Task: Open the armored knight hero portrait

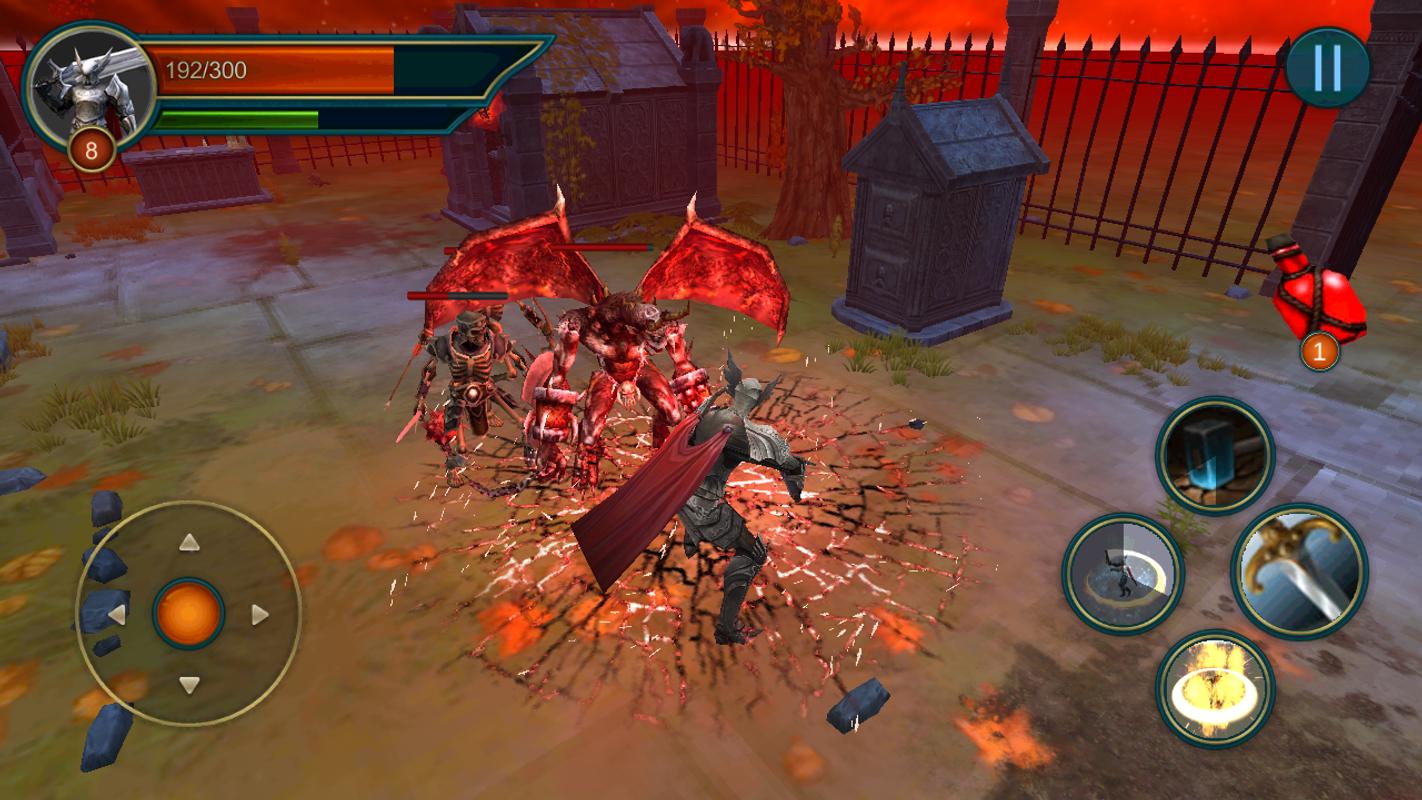Action: [88, 88]
